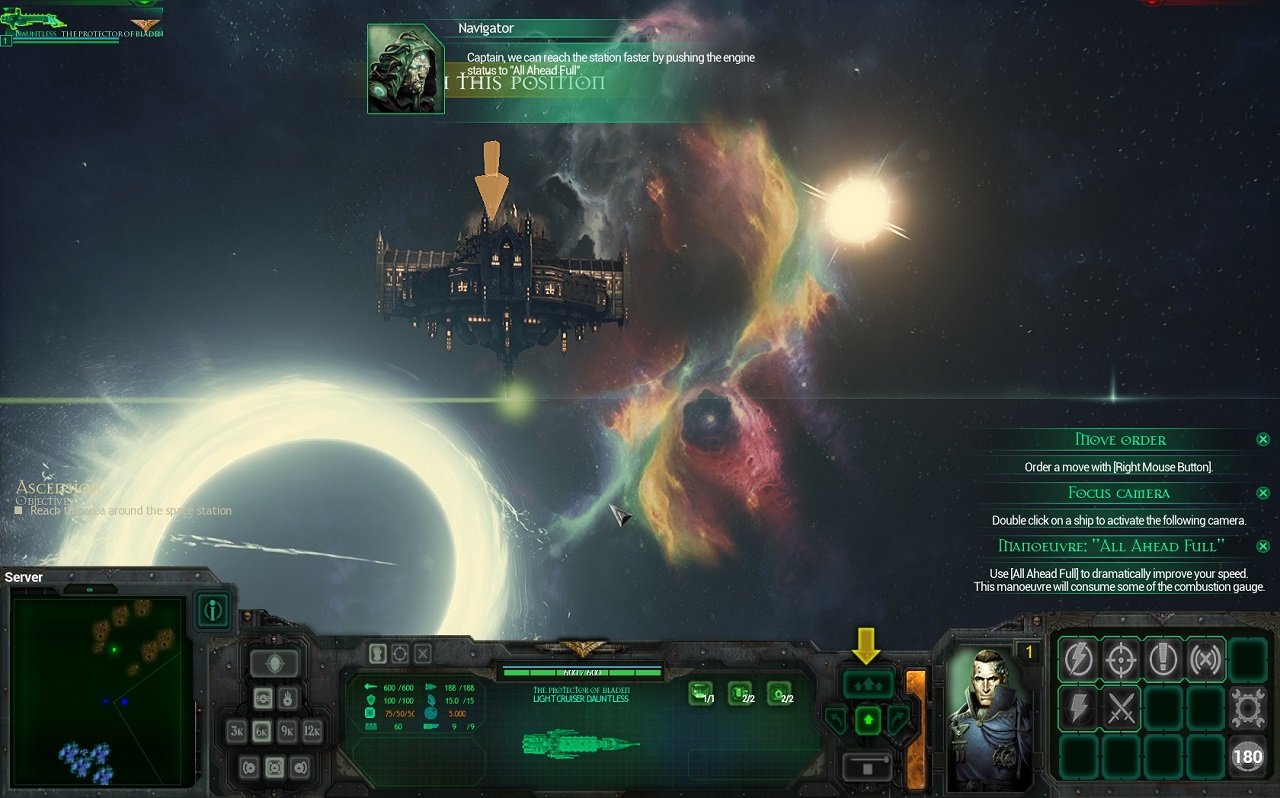Activate the 'All Ahead Full' manoeuvre button
Image resolution: width=1280 pixels, height=798 pixels.
coord(867,683)
